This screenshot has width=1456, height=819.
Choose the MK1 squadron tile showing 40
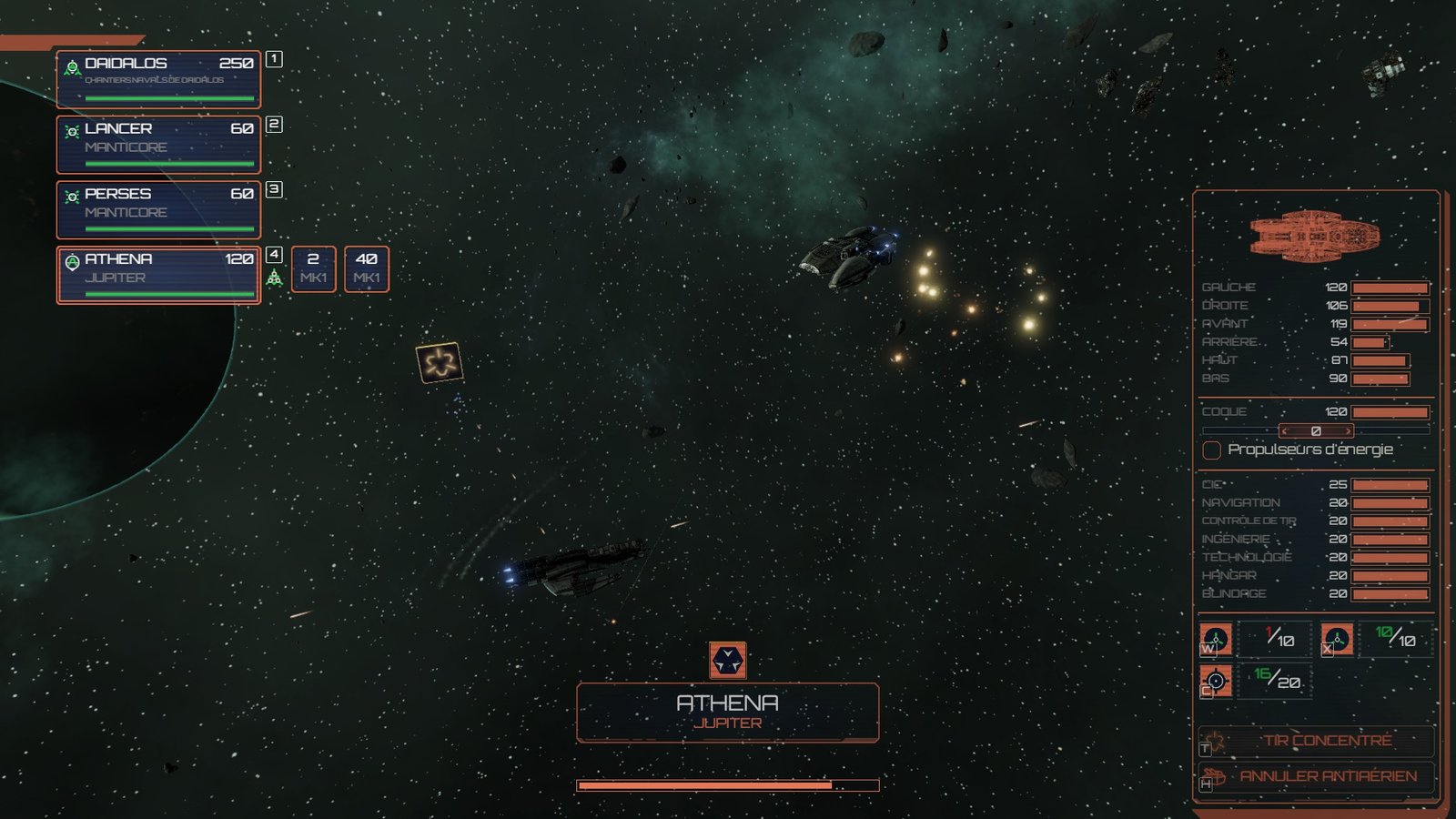coord(367,268)
